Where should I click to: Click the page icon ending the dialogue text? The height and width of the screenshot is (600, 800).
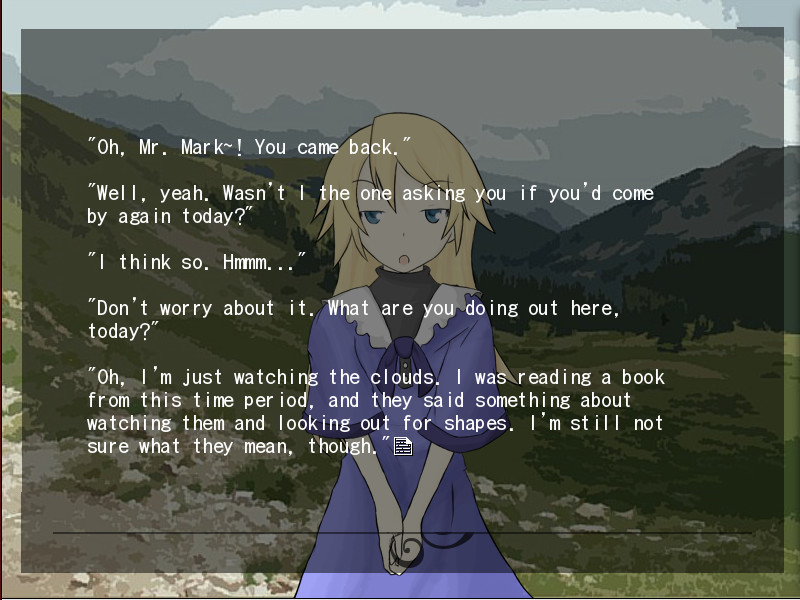[403, 446]
